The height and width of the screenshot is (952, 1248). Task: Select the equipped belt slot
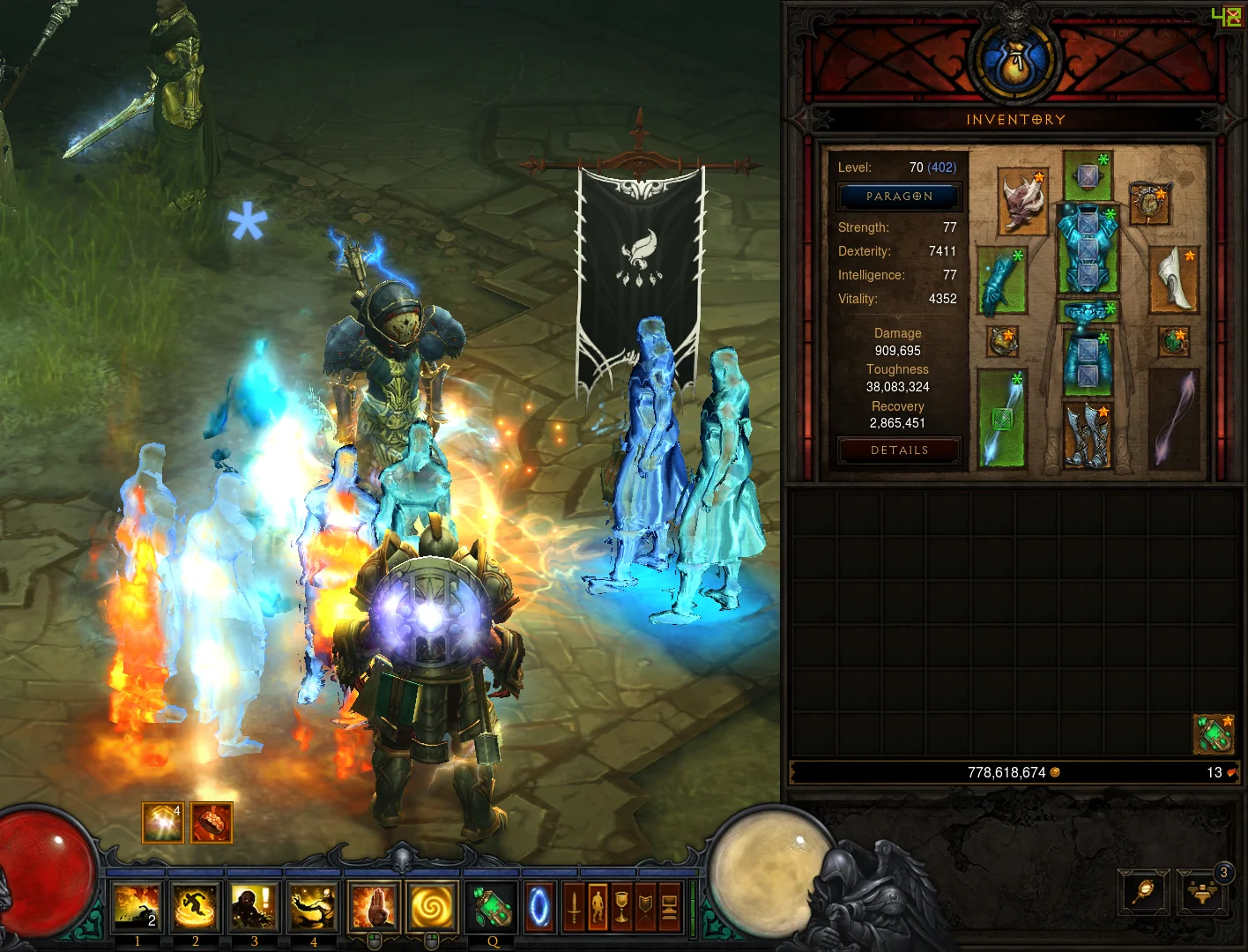[1088, 311]
